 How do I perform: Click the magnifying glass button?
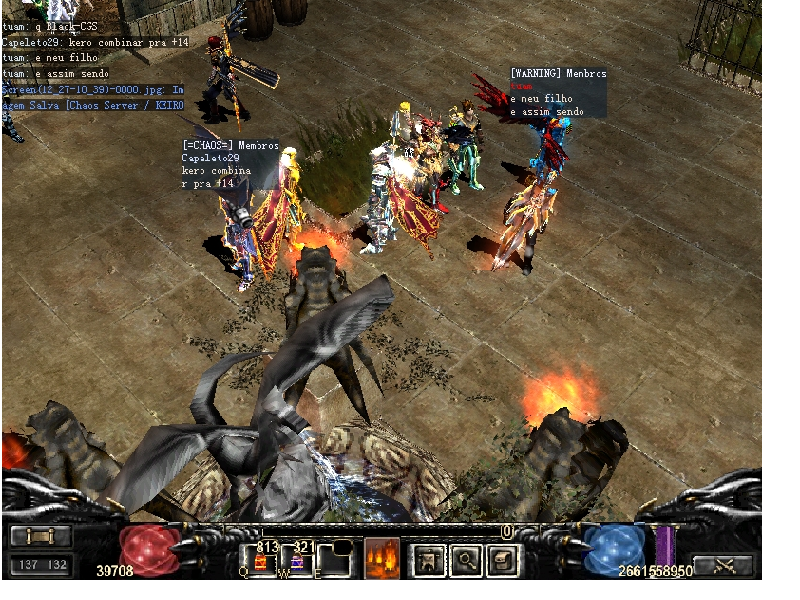[x=466, y=559]
